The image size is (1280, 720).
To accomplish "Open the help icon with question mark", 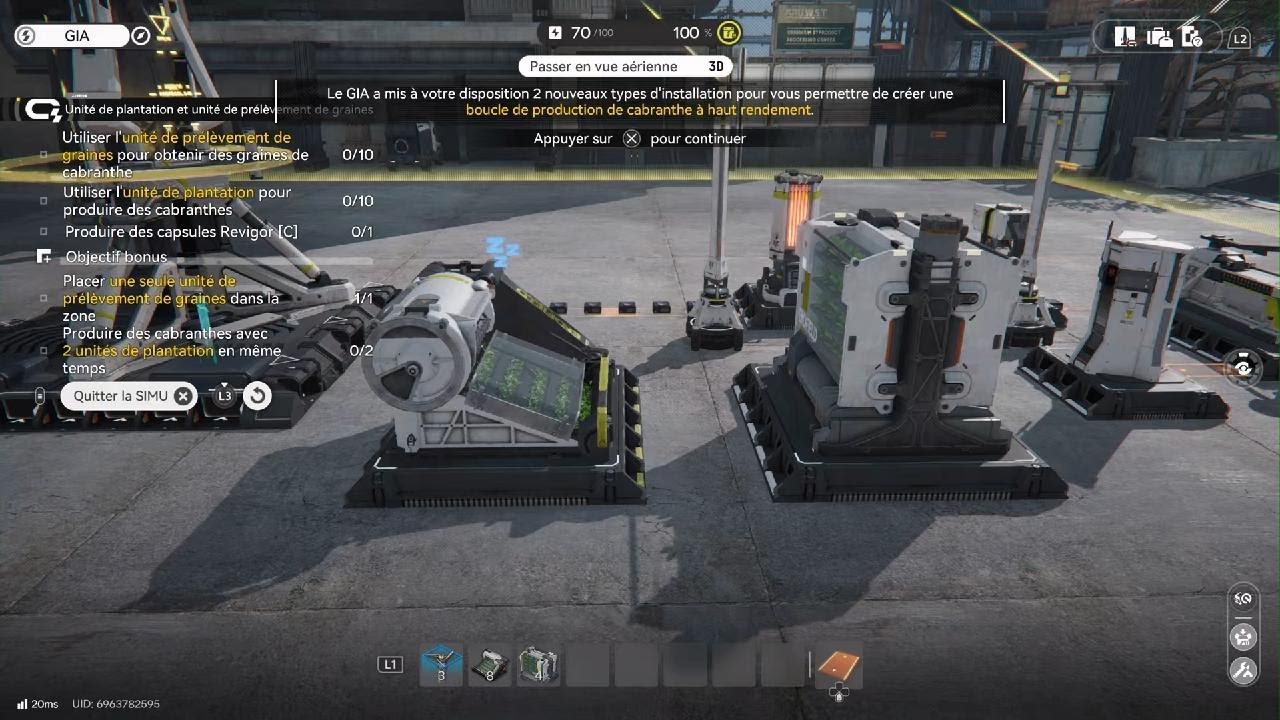I will [1191, 37].
